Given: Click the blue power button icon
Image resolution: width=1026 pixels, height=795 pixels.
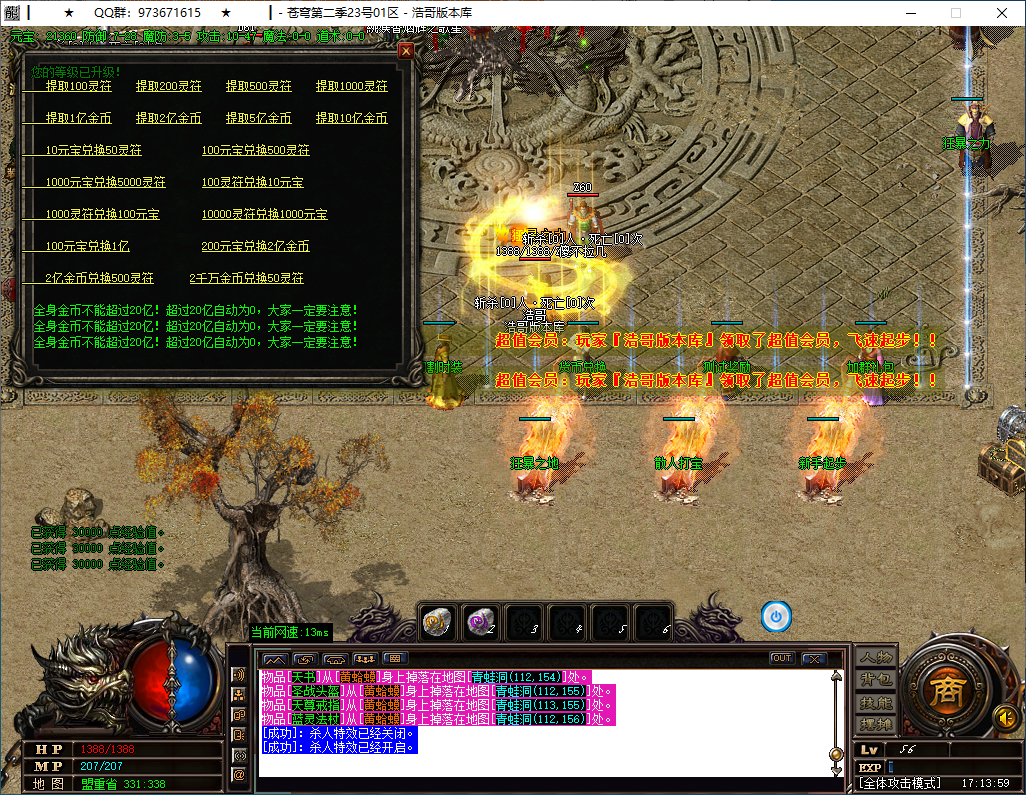Looking at the screenshot, I should [776, 617].
